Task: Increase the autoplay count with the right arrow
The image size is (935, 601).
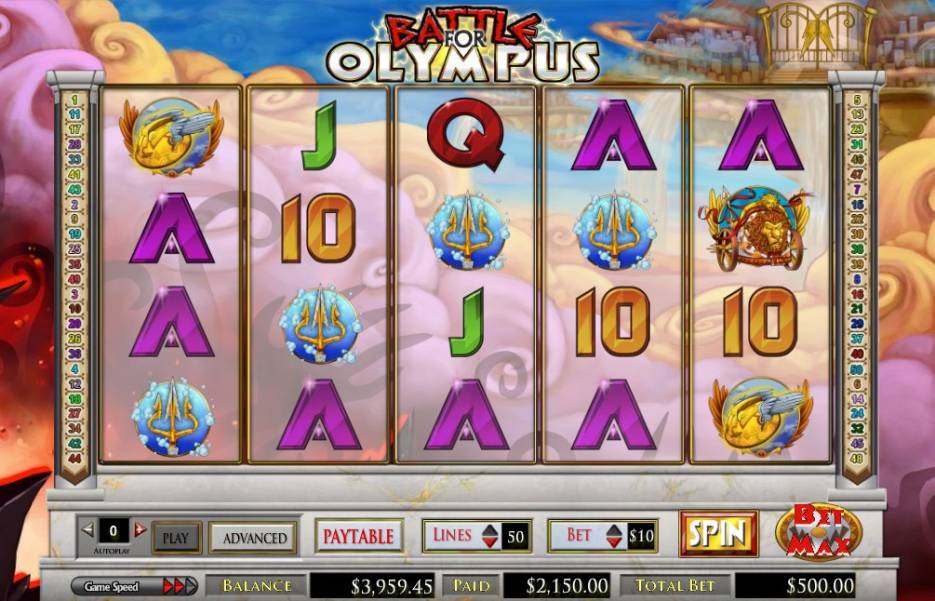Action: pos(140,529)
